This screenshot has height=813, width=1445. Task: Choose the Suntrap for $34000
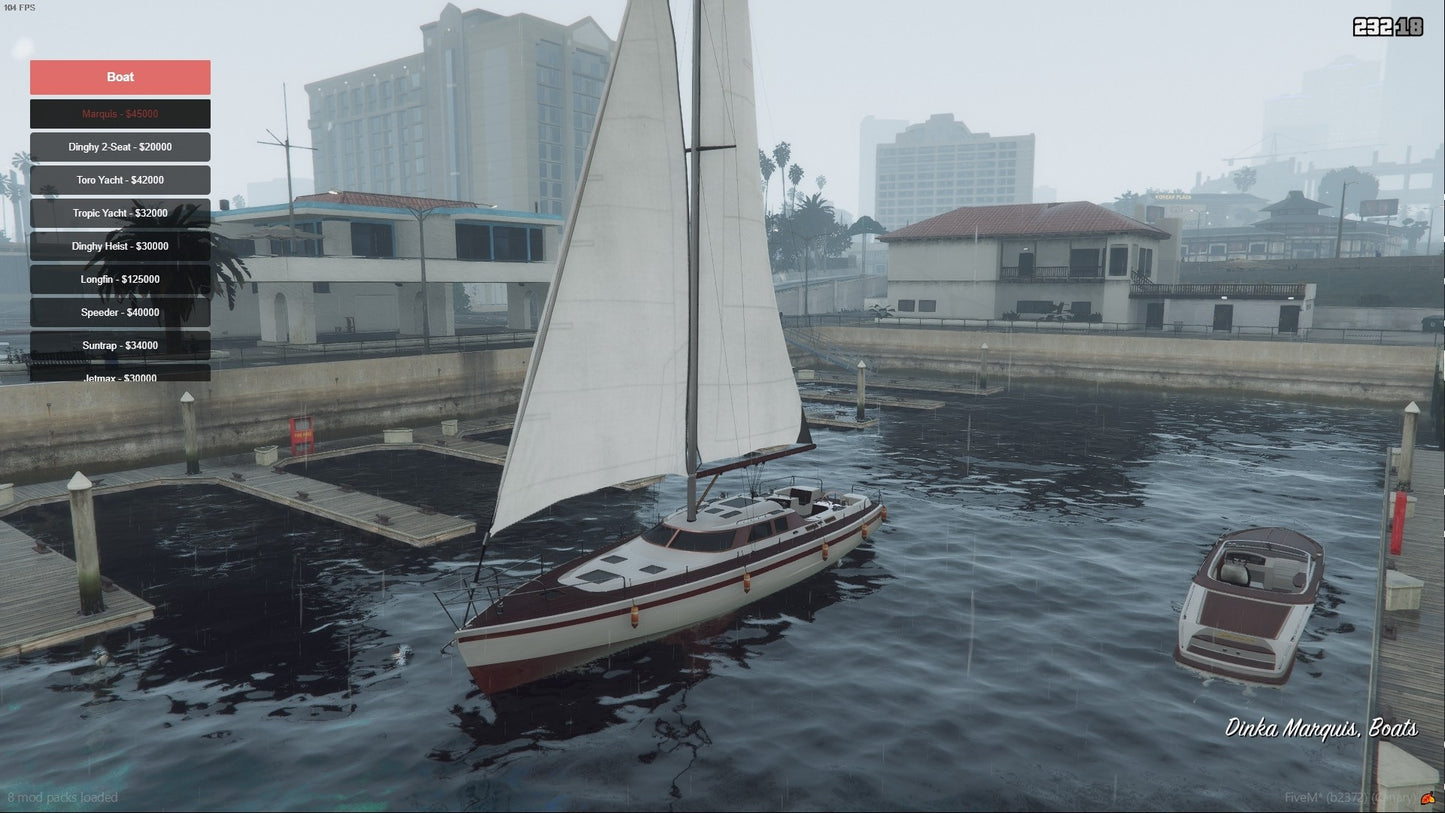pos(120,345)
